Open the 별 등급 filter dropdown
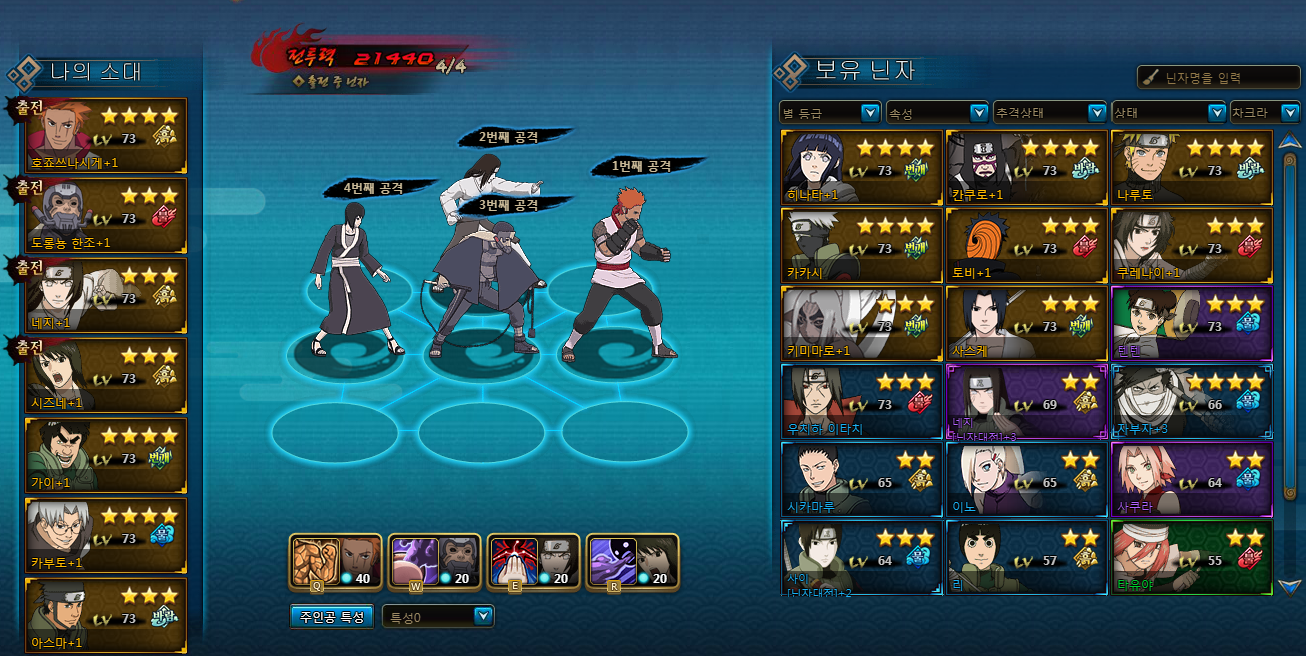1306x656 pixels. (x=829, y=113)
